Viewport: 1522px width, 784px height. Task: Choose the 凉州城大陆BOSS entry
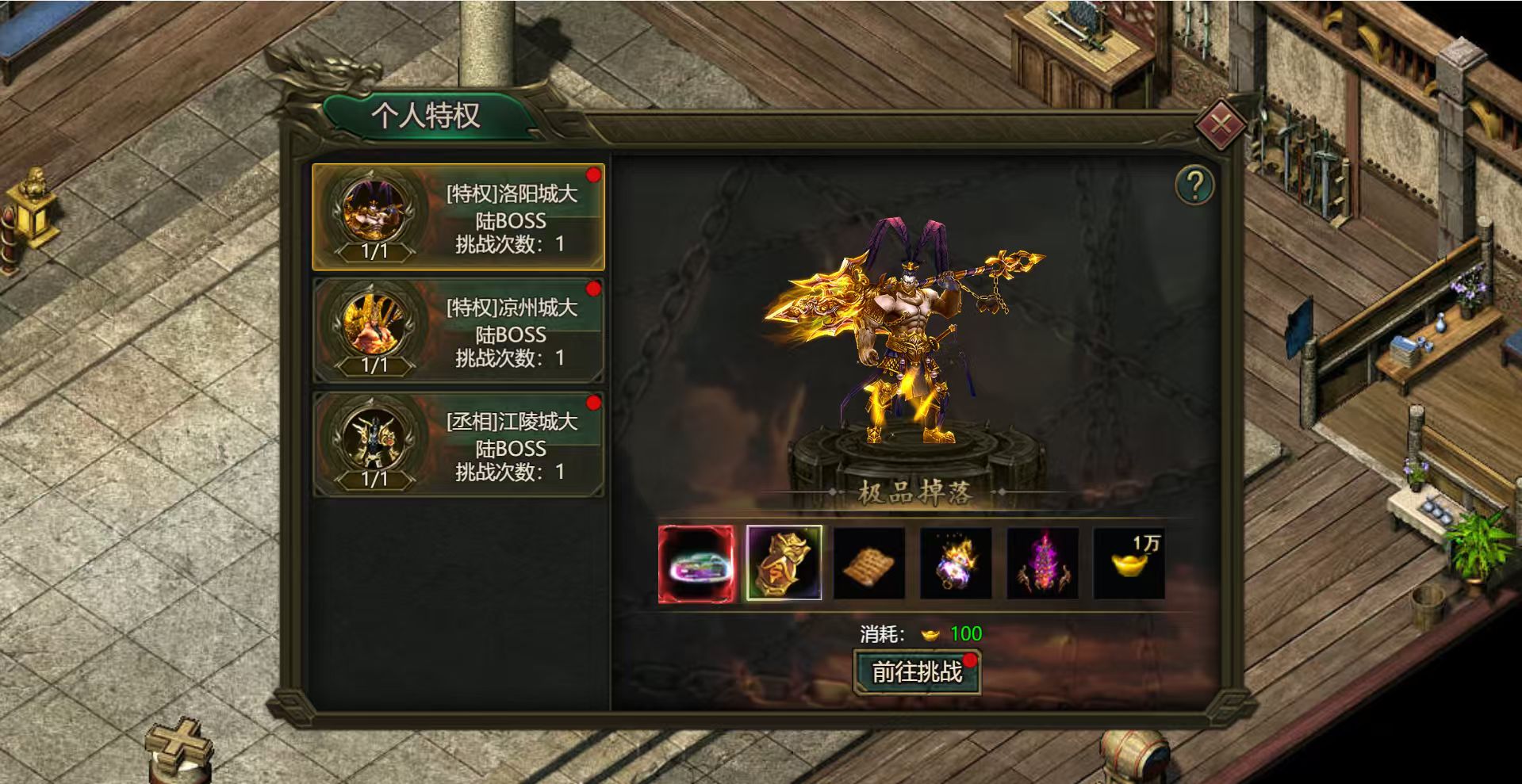tap(458, 331)
